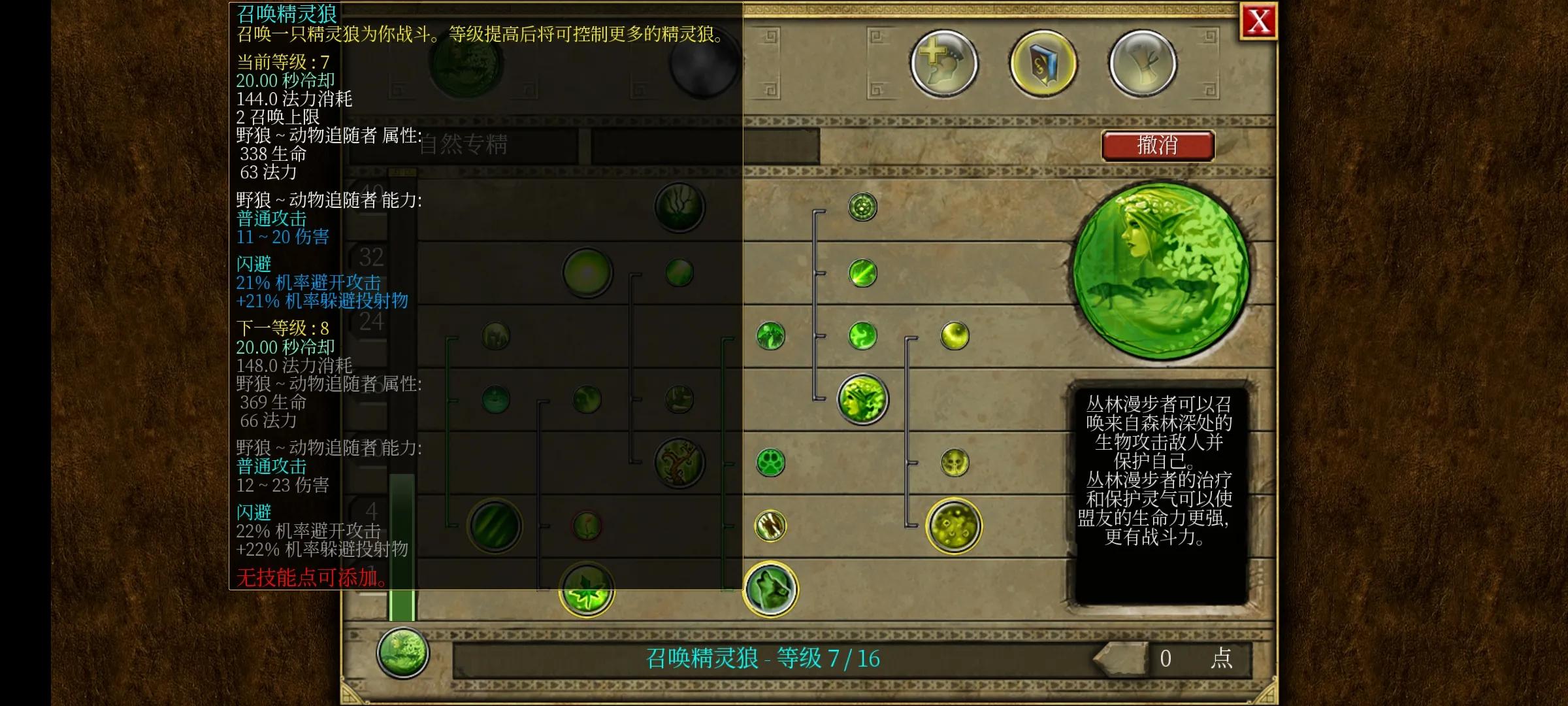Viewport: 1568px width, 706px height.
Task: Click the large green face Heart of Oak skill
Action: coord(862,399)
